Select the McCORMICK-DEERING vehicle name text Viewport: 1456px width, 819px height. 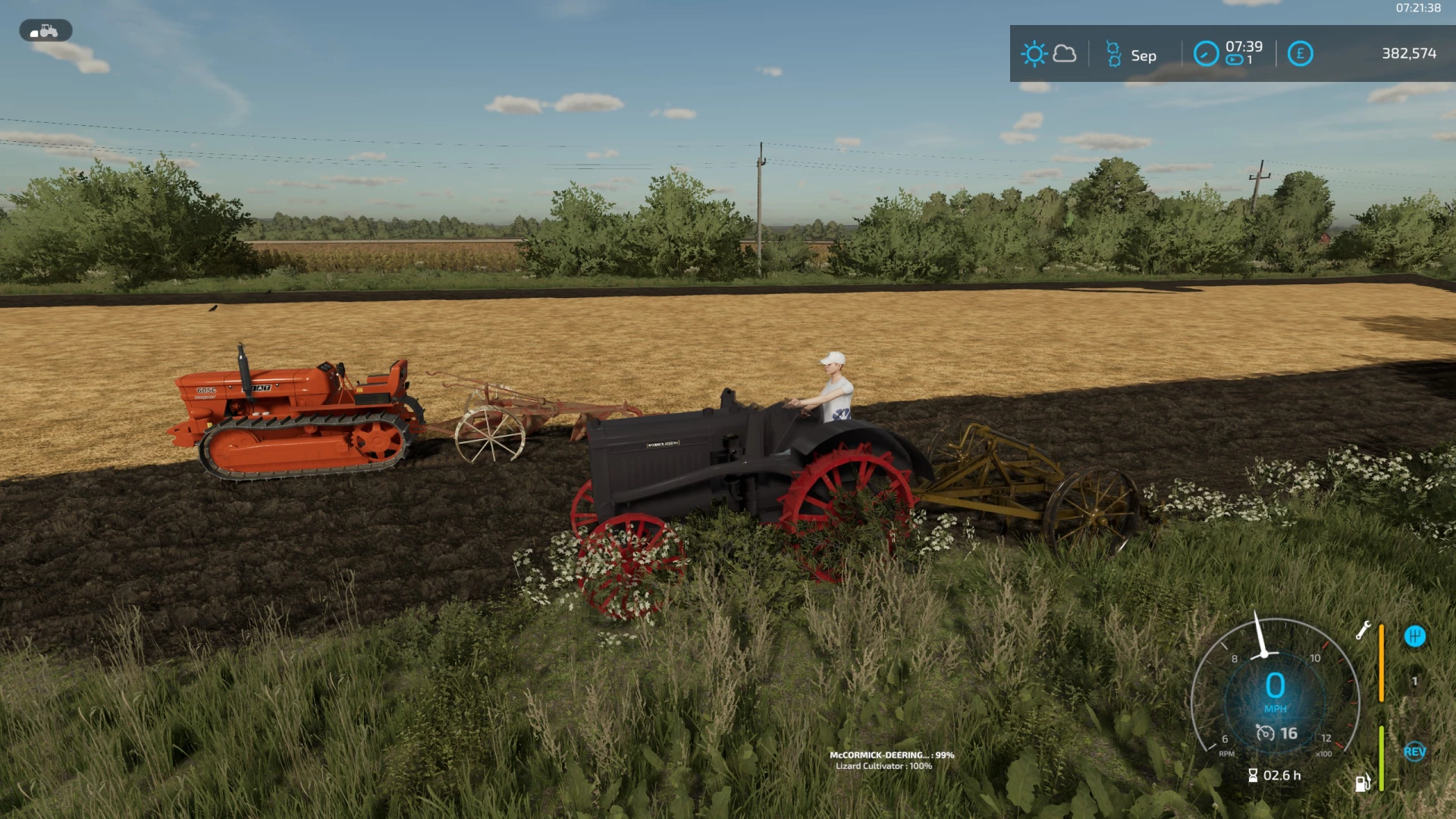(893, 755)
